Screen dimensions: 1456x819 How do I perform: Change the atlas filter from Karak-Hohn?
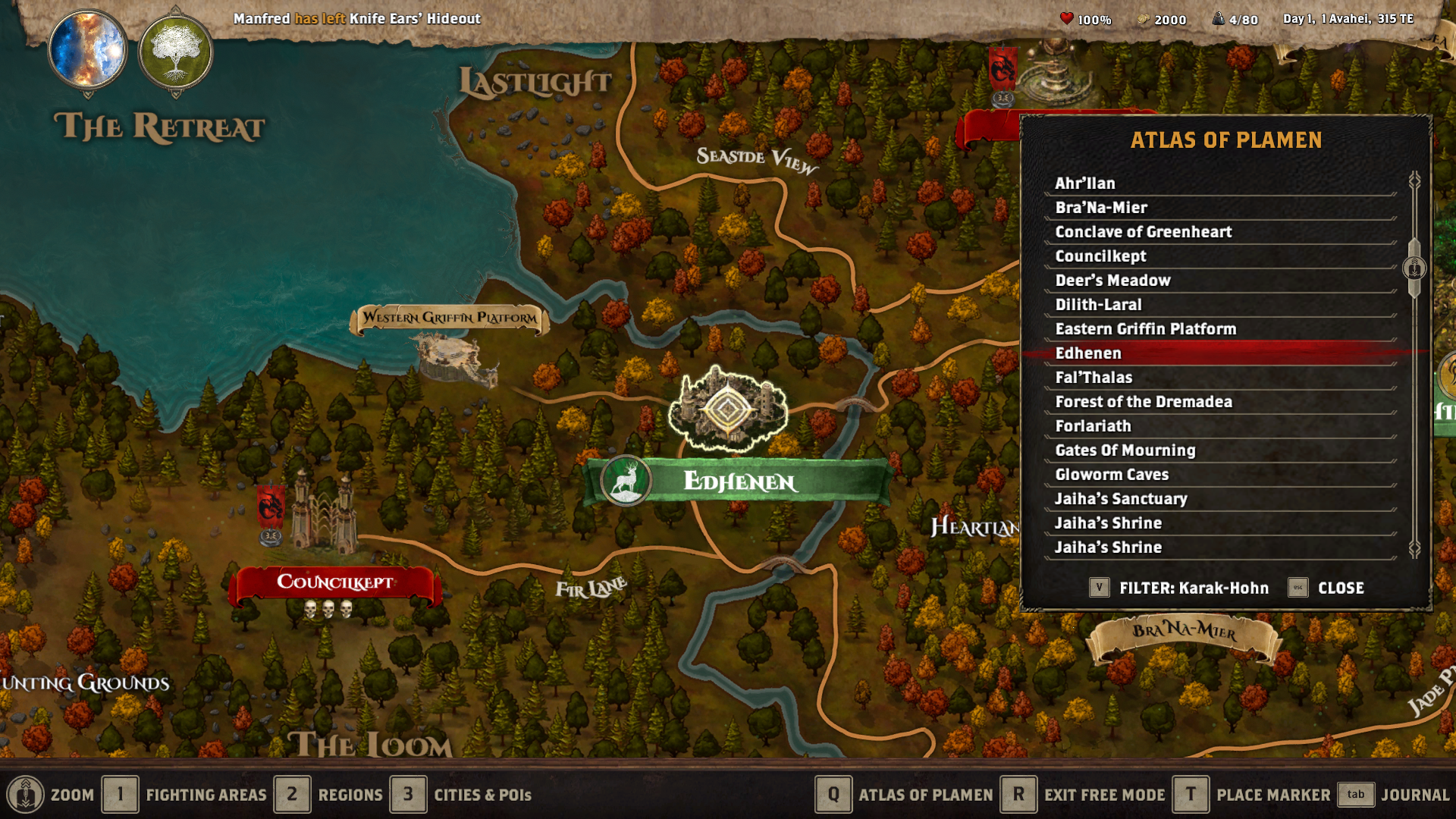(1099, 587)
